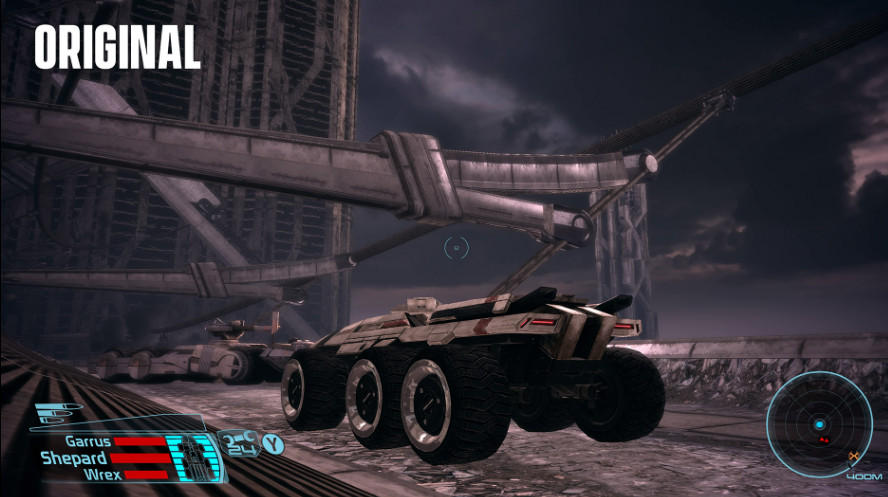Screen dimensions: 888x497
Task: Select Garrus in the squad list
Action: (87, 441)
